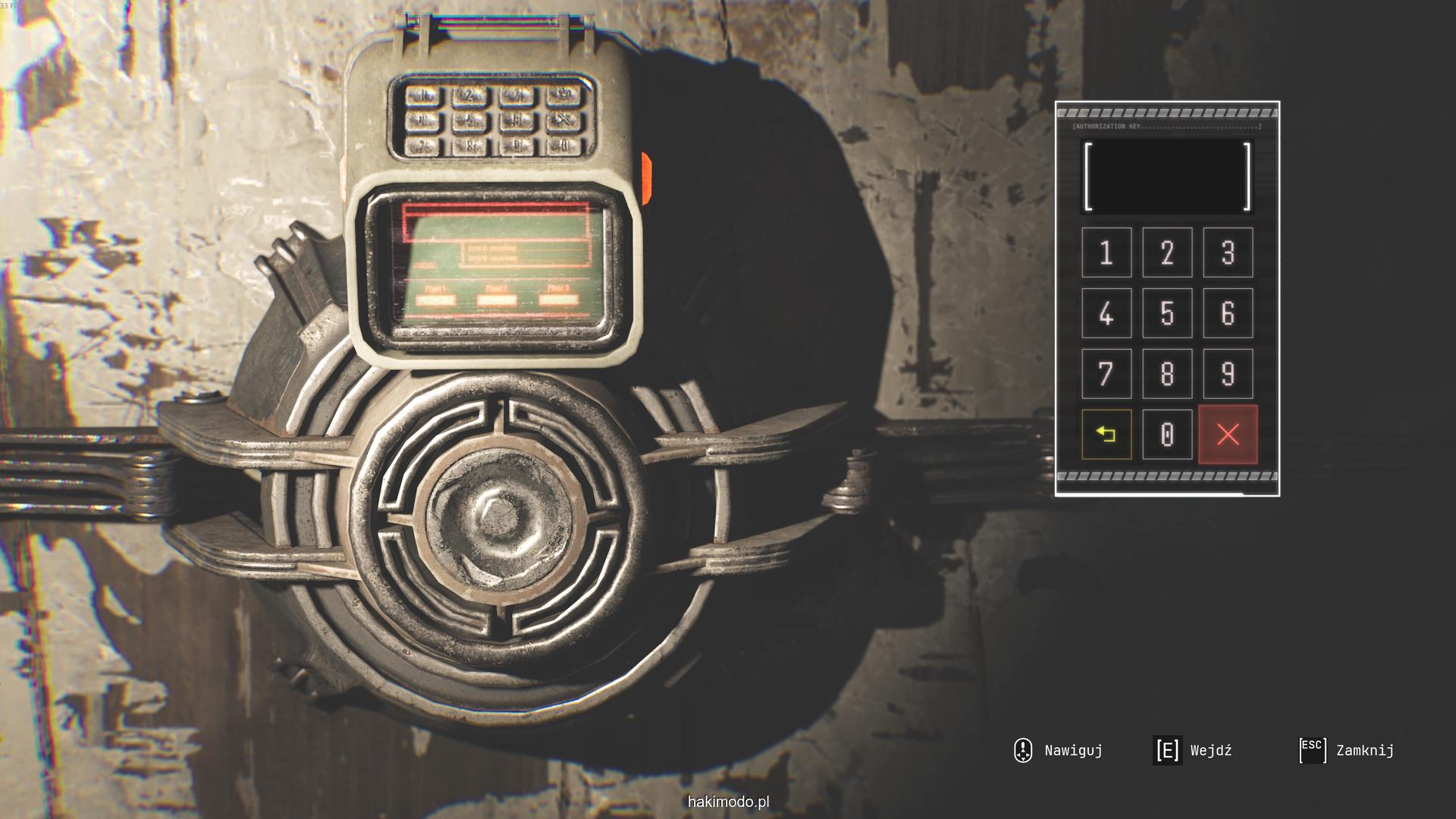
Task: Tap the 0 key
Action: (x=1167, y=435)
